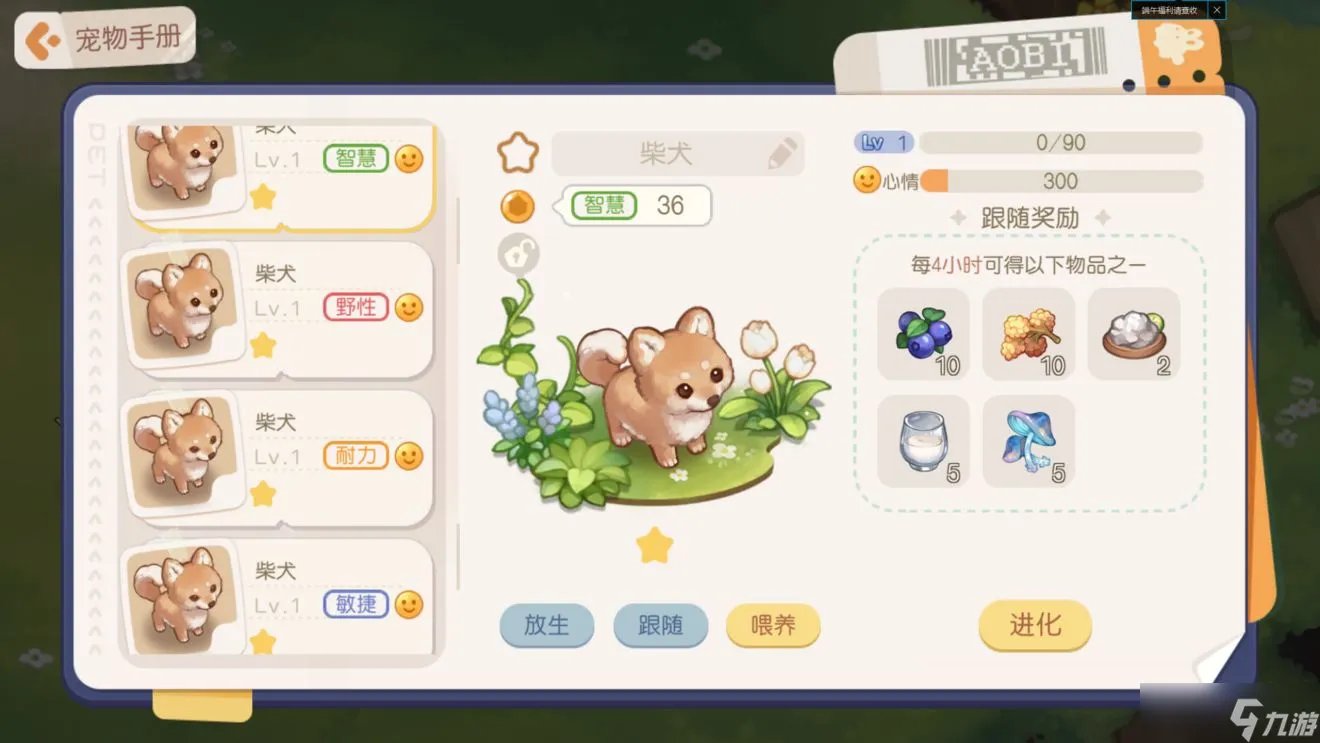Click the 耐力 trait tag on its pet card
This screenshot has width=1320, height=743.
click(355, 455)
